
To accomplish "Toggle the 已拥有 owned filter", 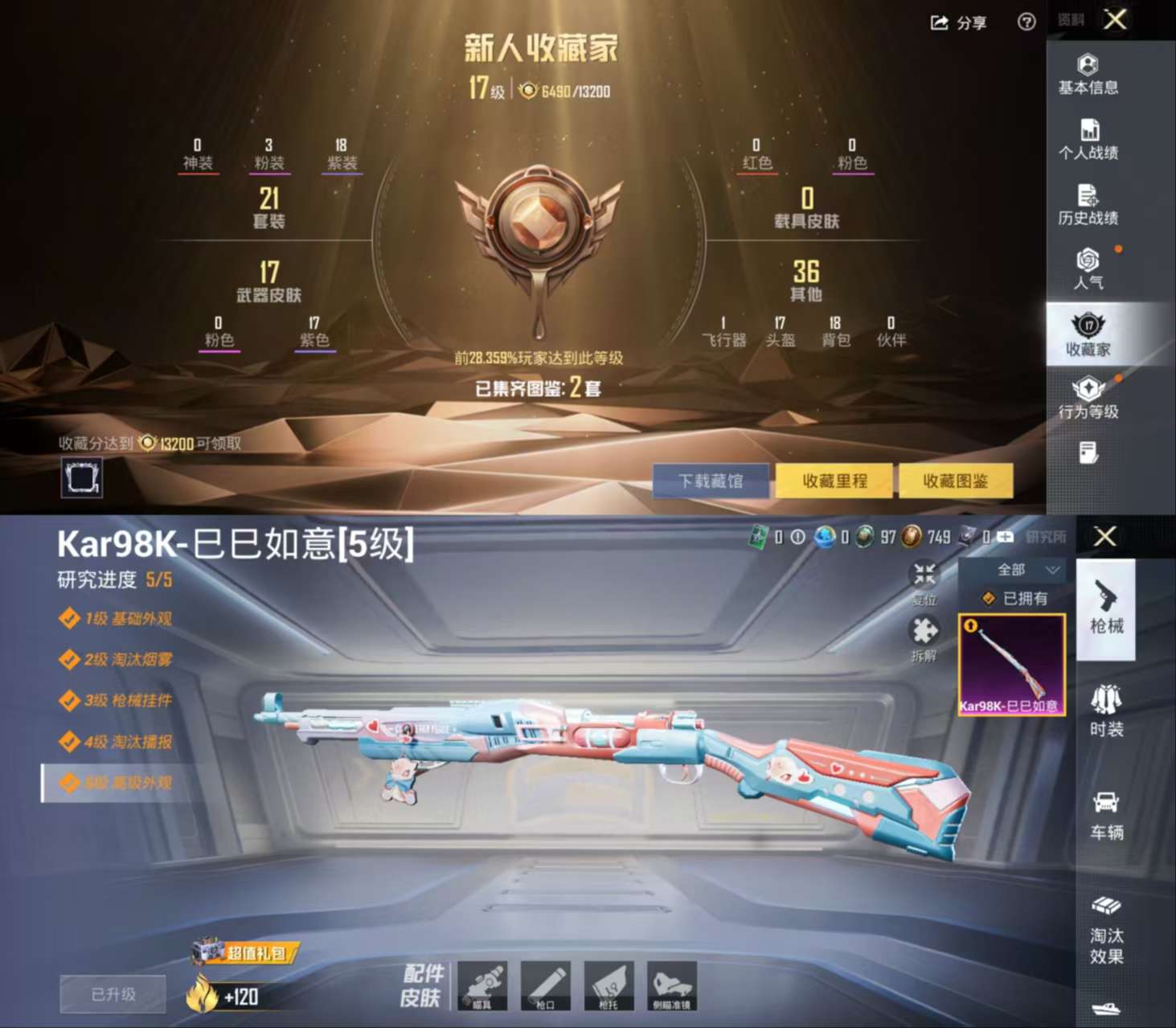I will [1015, 598].
